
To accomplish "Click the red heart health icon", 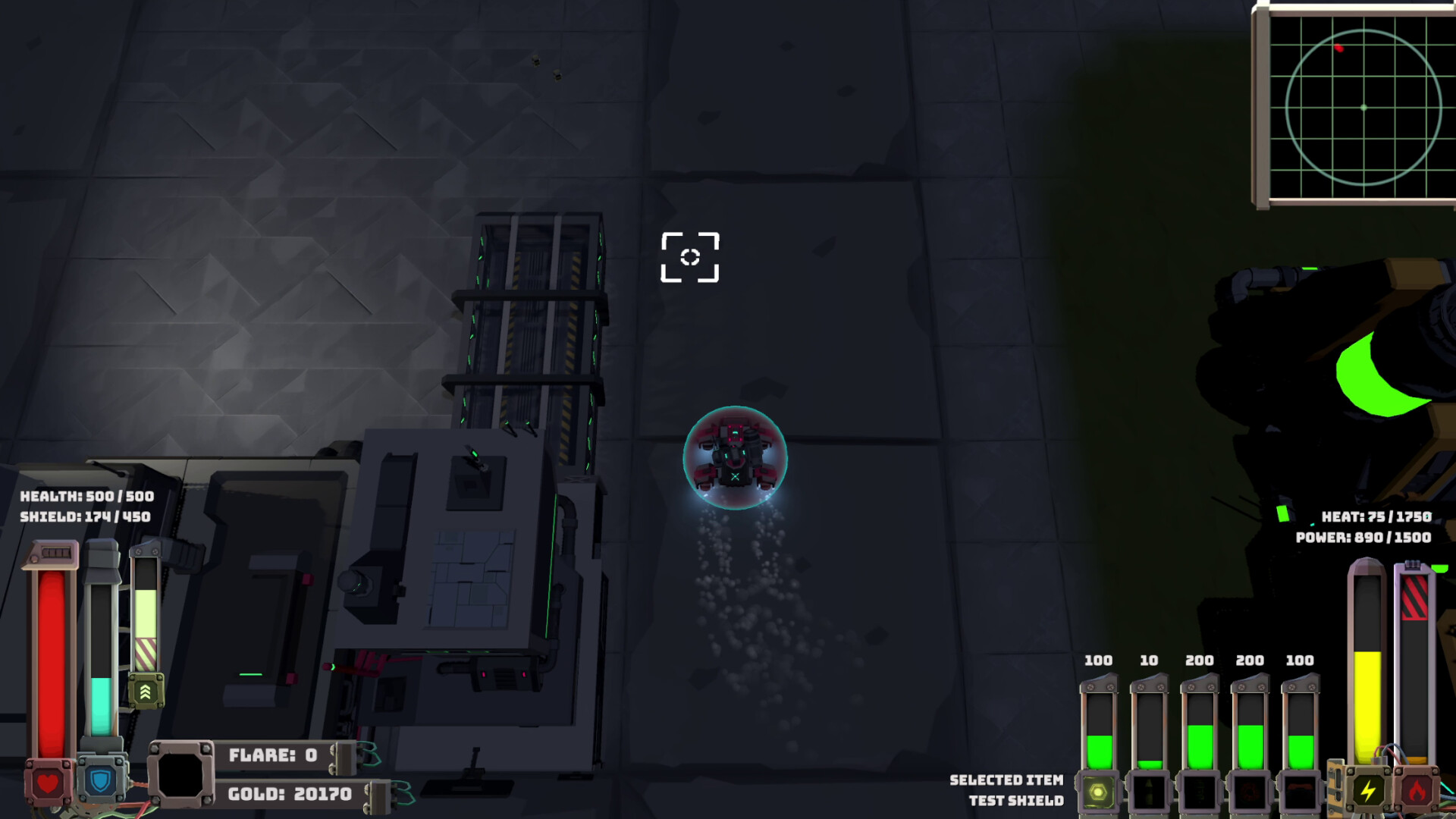I will tap(47, 783).
